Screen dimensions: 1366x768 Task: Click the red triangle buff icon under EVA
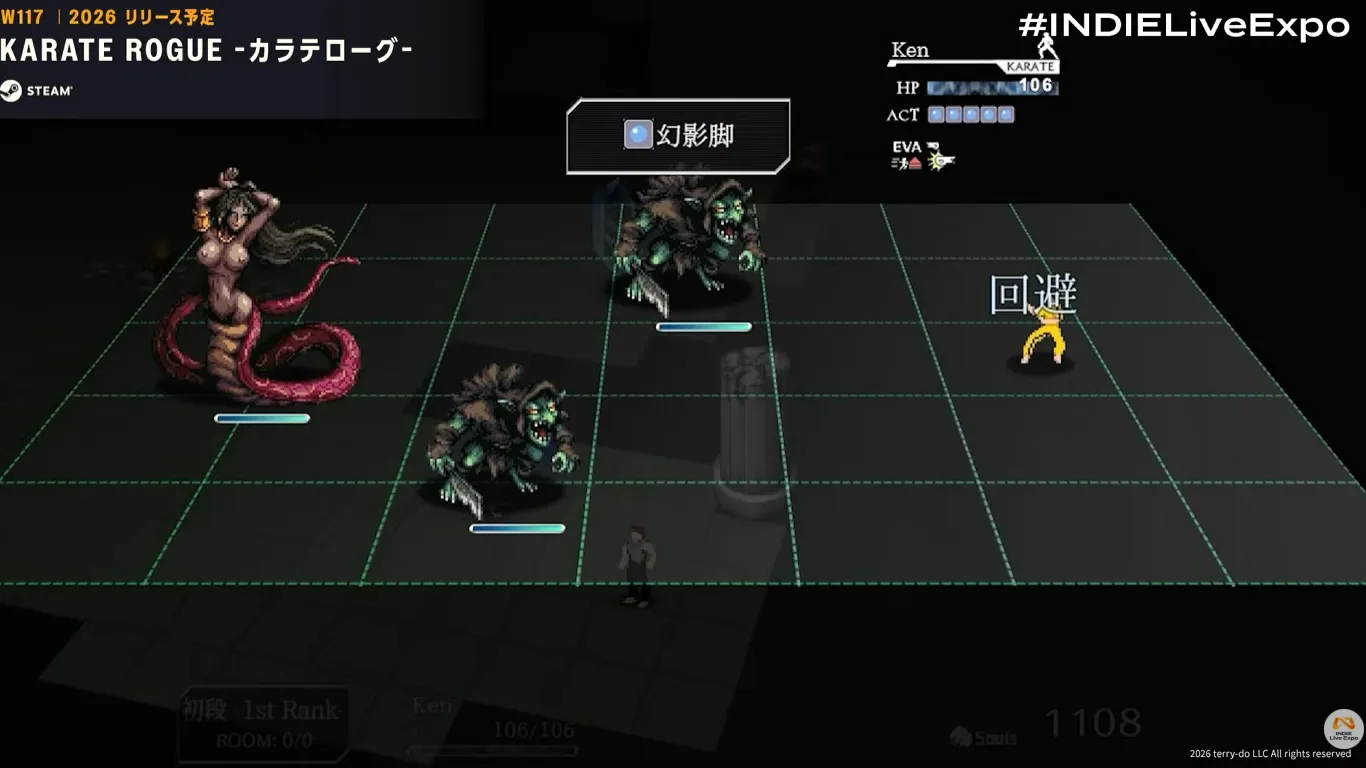[x=916, y=163]
